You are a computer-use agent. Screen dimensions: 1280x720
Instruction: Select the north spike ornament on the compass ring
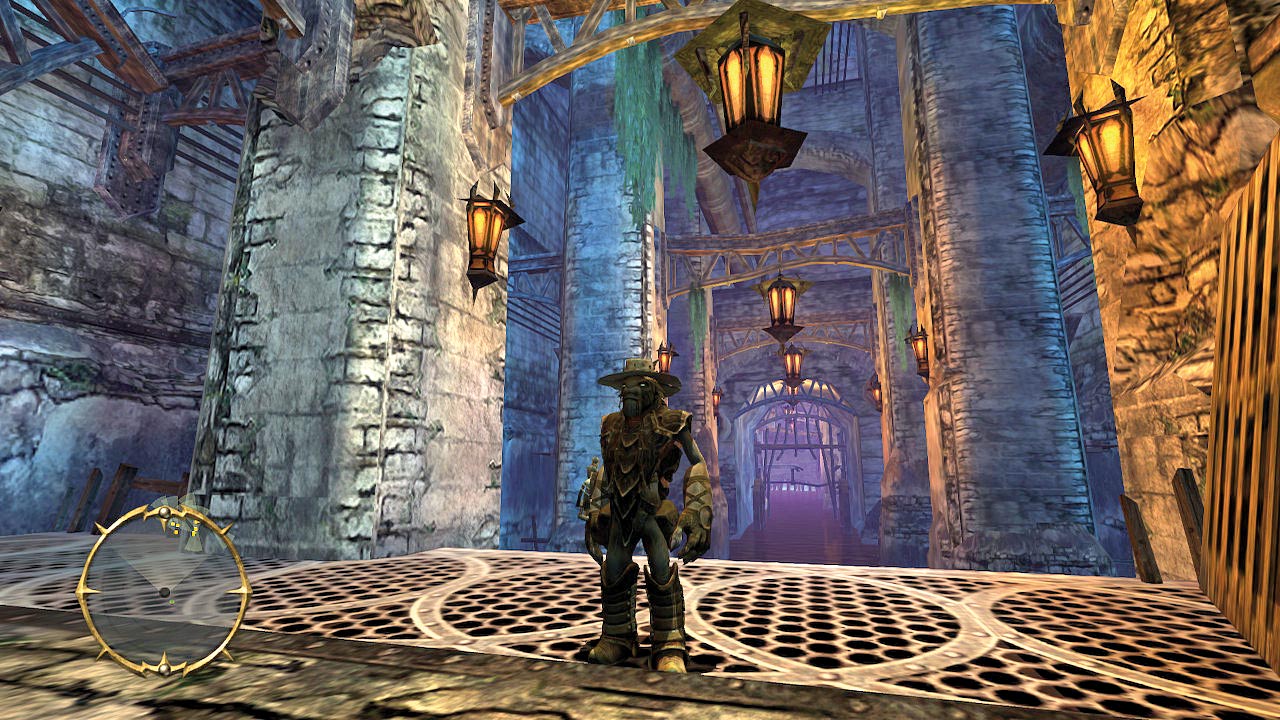(x=163, y=512)
